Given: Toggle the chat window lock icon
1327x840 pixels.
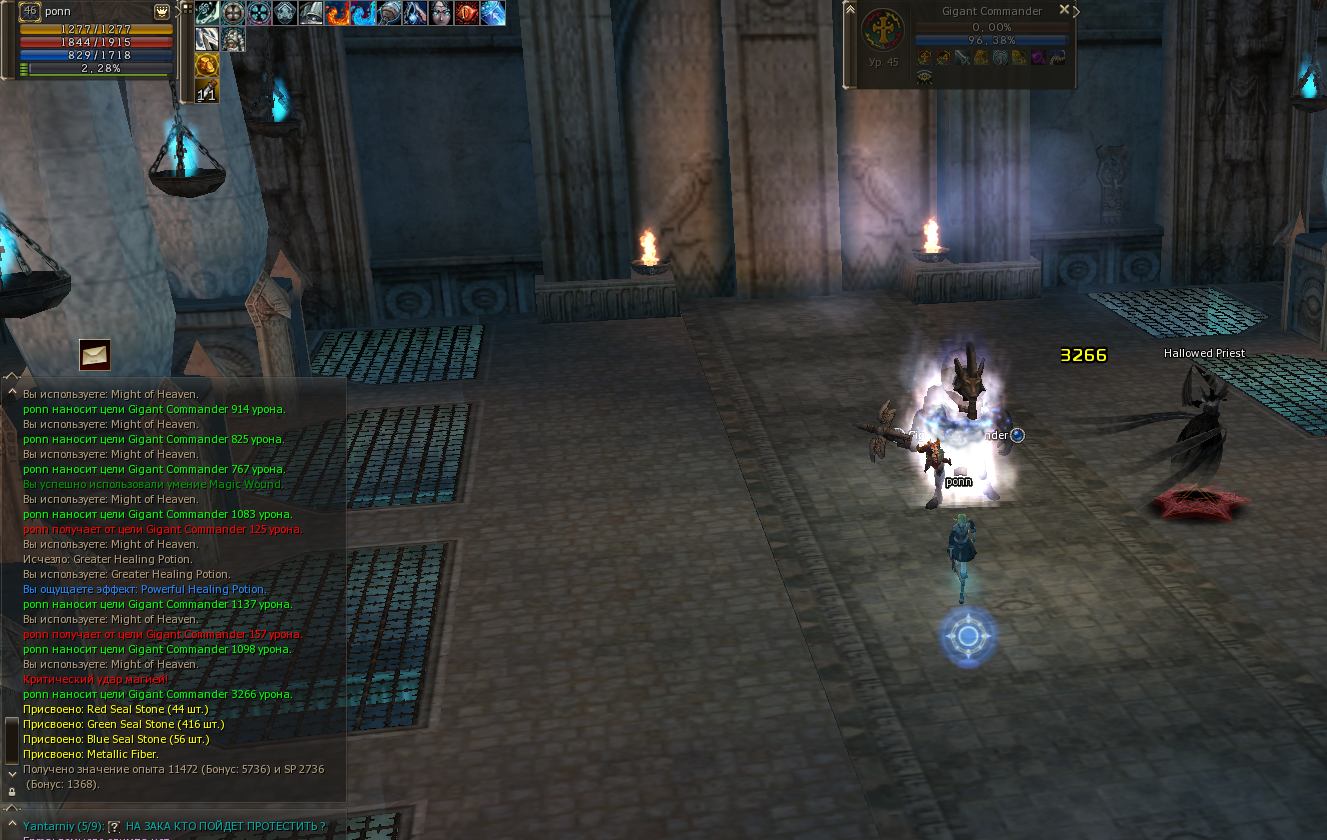Looking at the screenshot, I should [11, 791].
